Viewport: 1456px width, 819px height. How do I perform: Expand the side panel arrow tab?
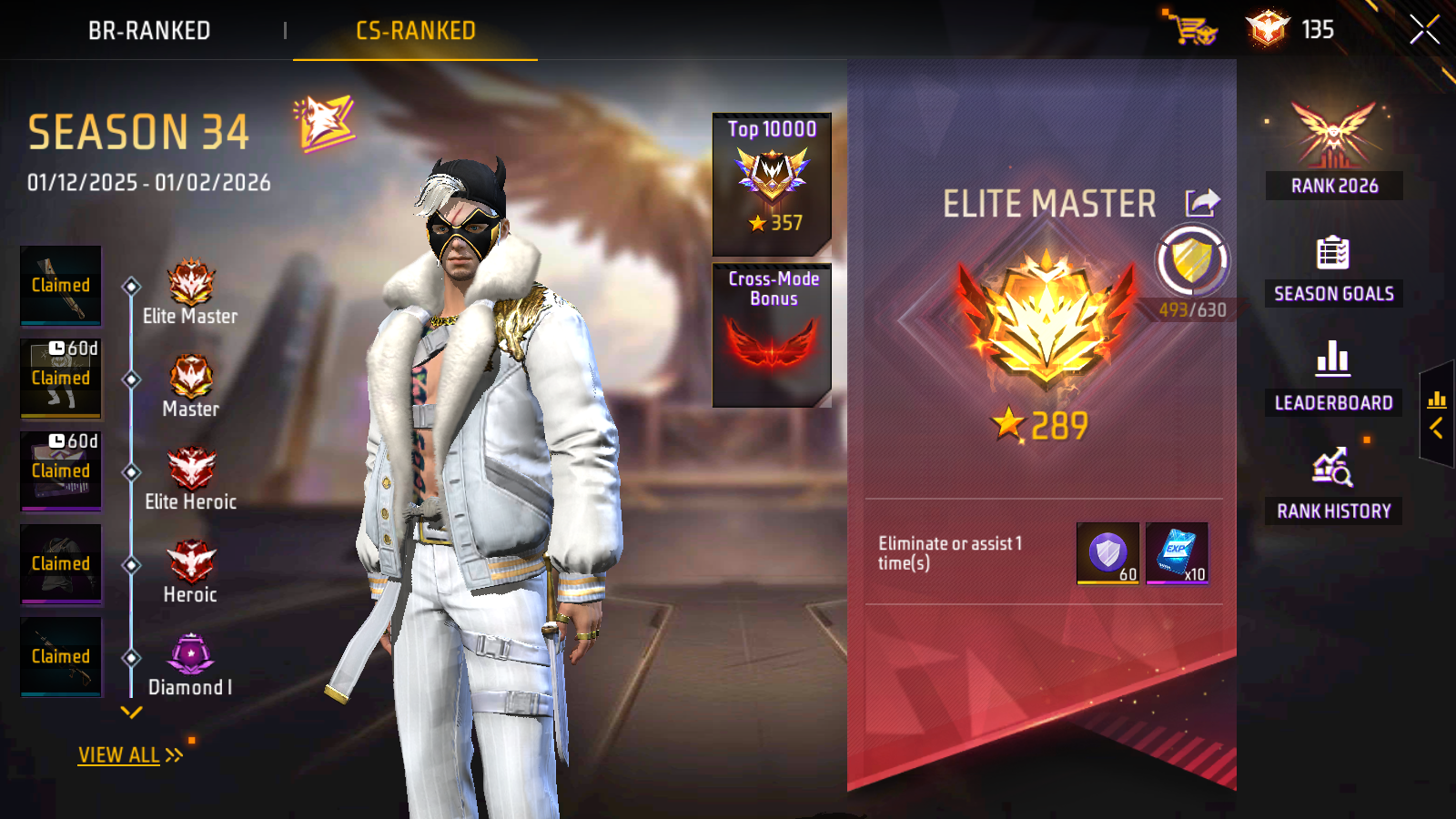pos(1437,414)
